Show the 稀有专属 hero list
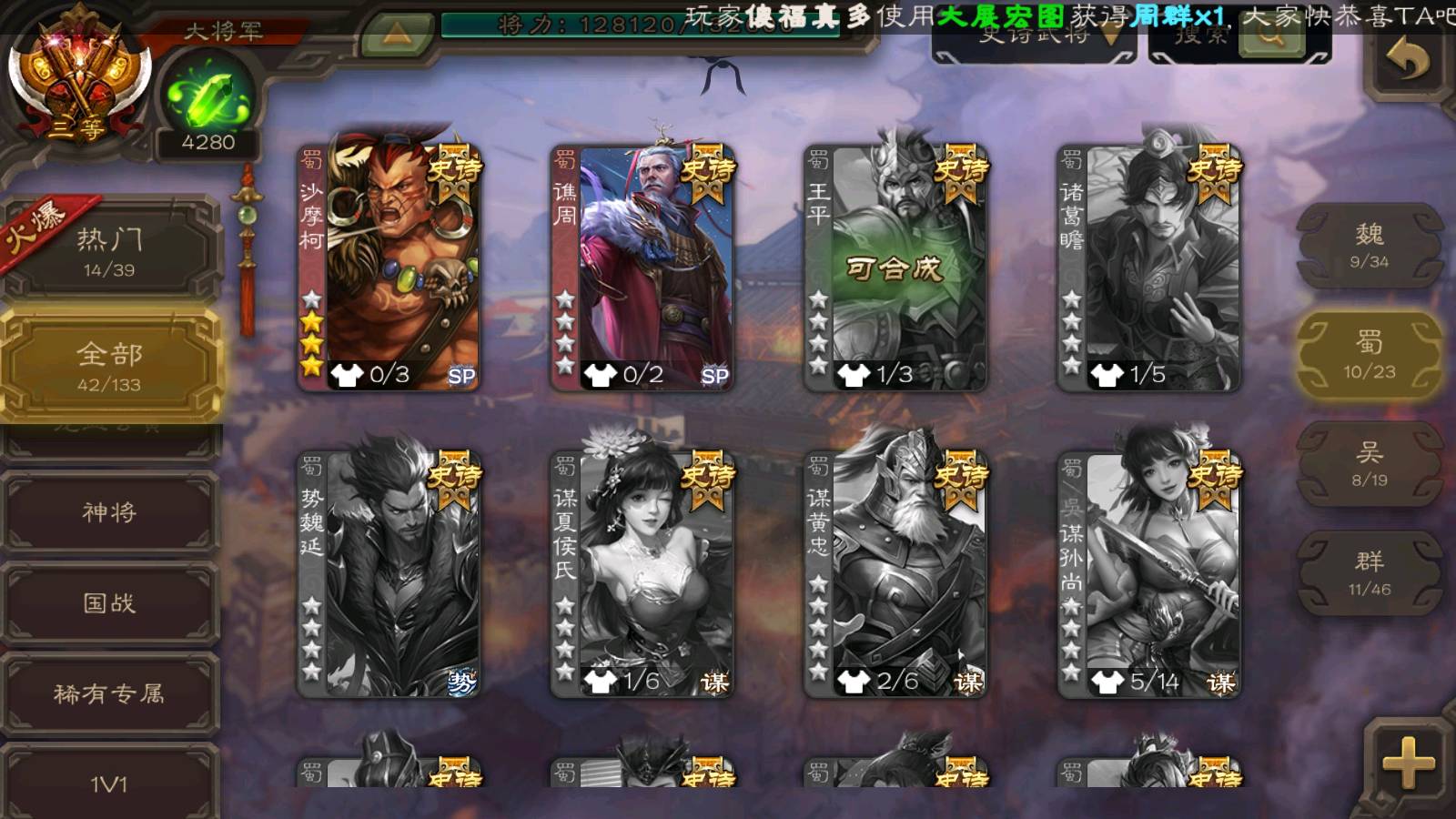1456x819 pixels. (x=109, y=693)
